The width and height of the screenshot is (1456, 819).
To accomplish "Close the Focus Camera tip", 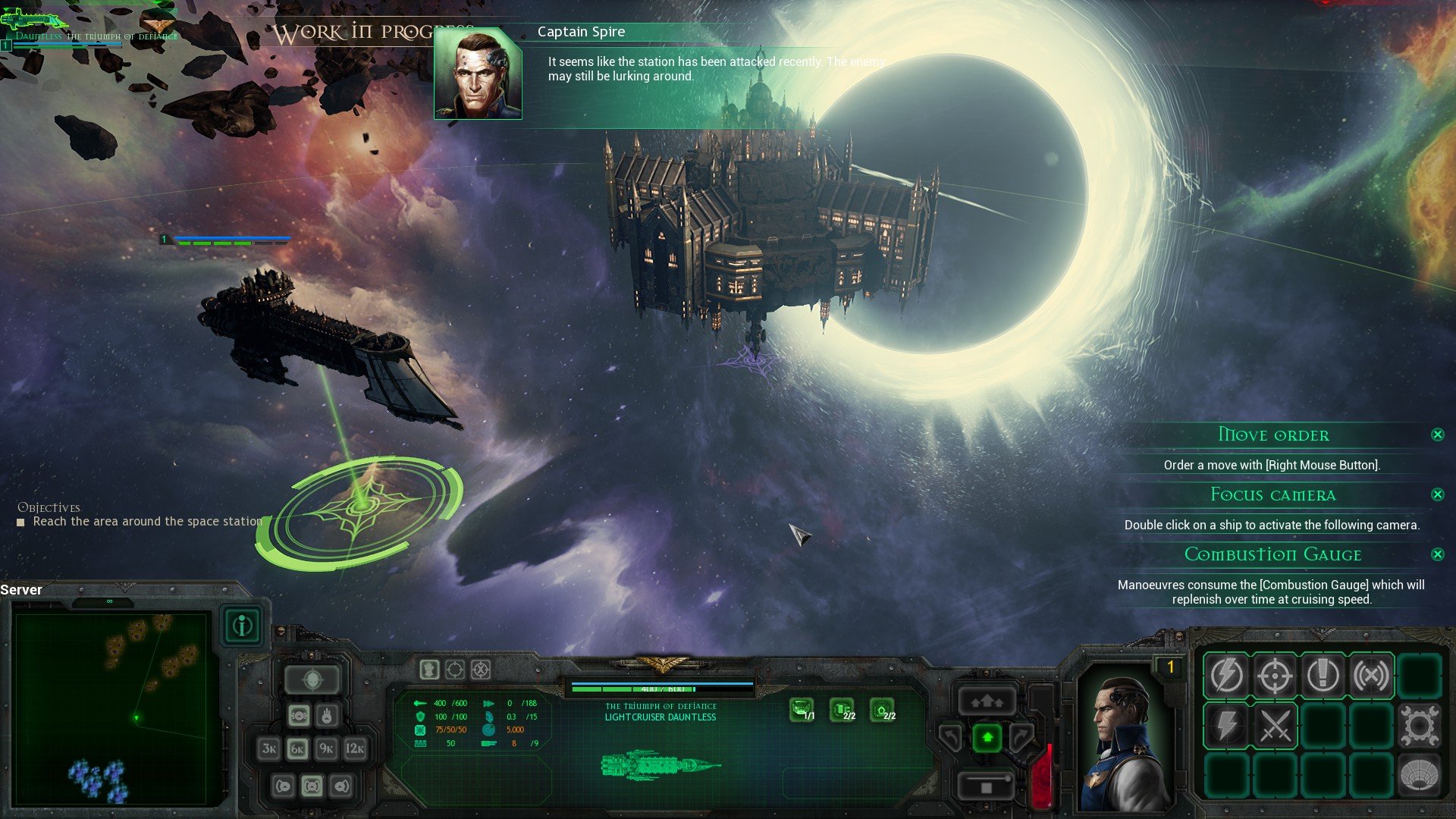I will 1437,494.
